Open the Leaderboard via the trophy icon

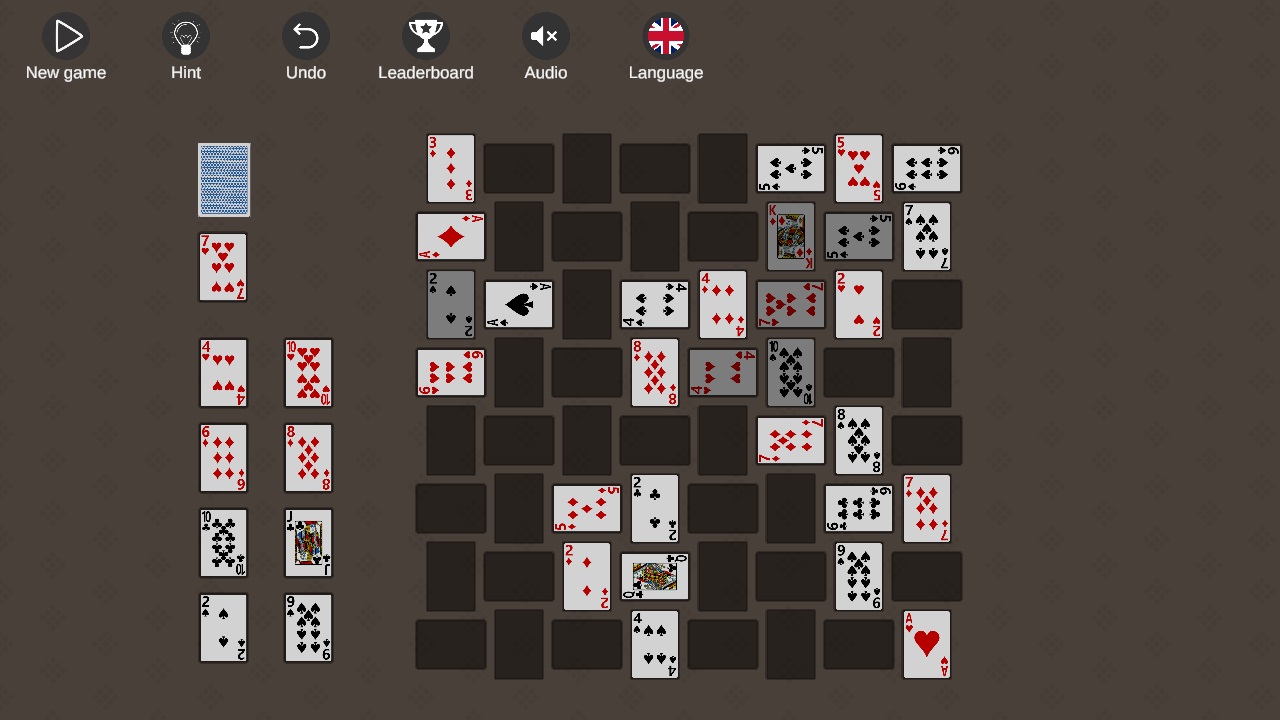pos(426,37)
